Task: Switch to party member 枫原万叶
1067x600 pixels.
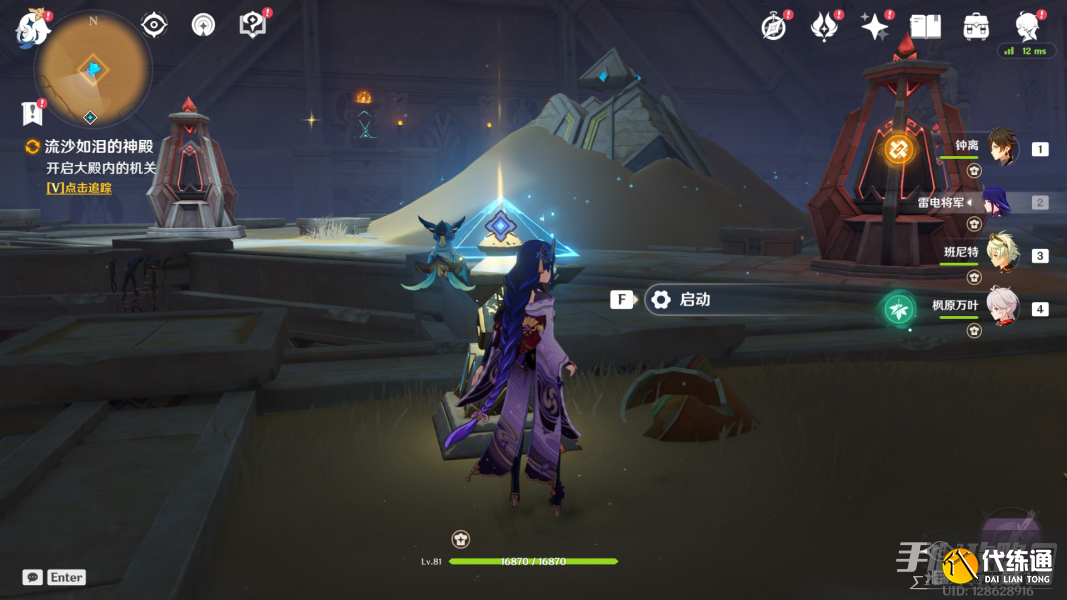Action: 1002,307
